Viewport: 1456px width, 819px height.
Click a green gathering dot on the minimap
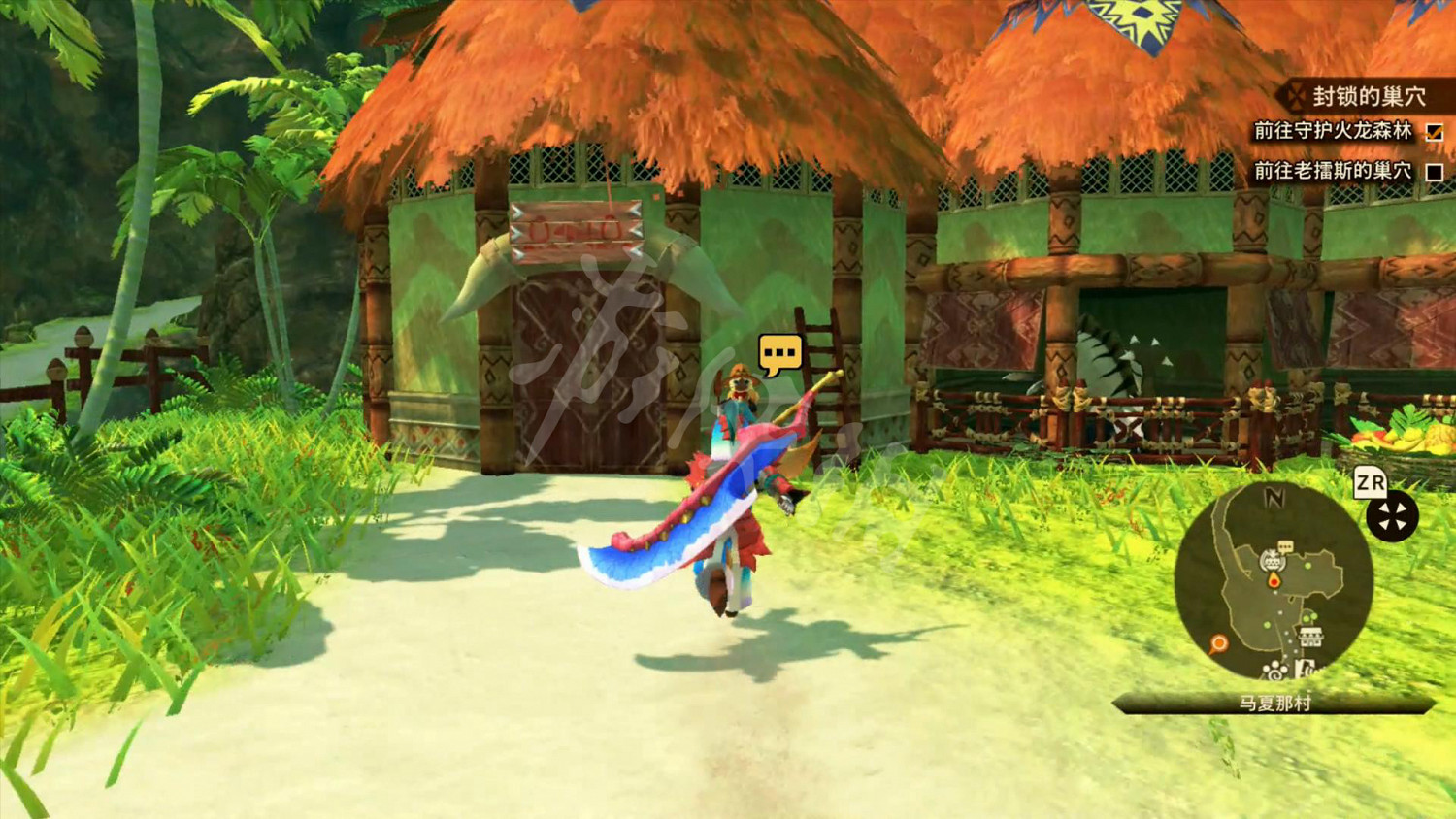1307,565
